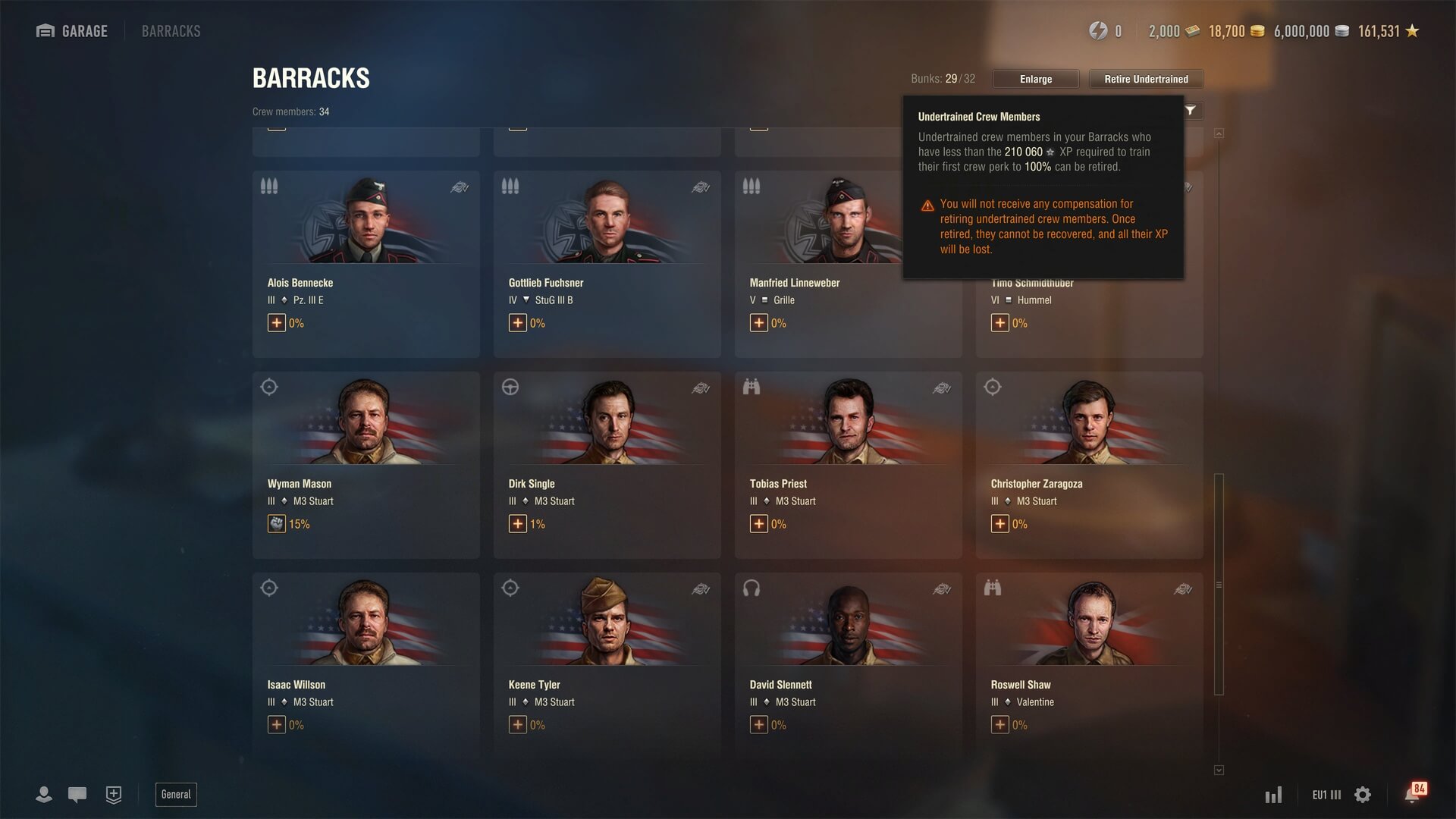Select Keene Tyler's crew card
This screenshot has height=819, width=1456.
click(x=607, y=665)
